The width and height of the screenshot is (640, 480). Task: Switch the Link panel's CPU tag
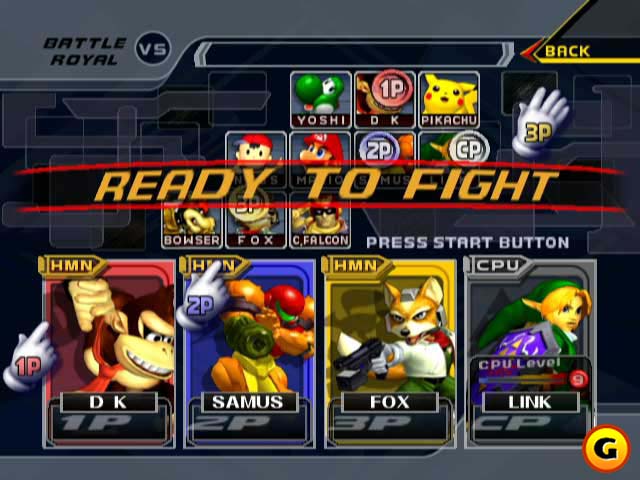[x=496, y=265]
